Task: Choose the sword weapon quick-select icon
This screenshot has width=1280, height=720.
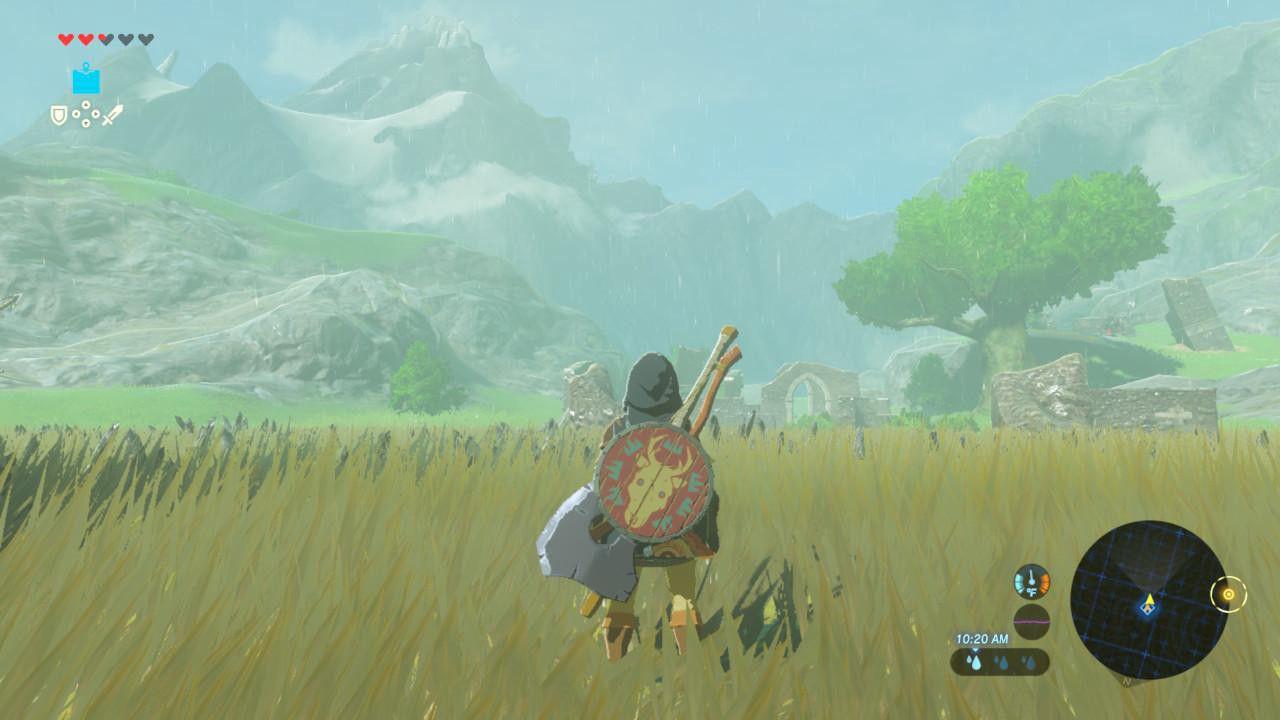Action: 111,115
